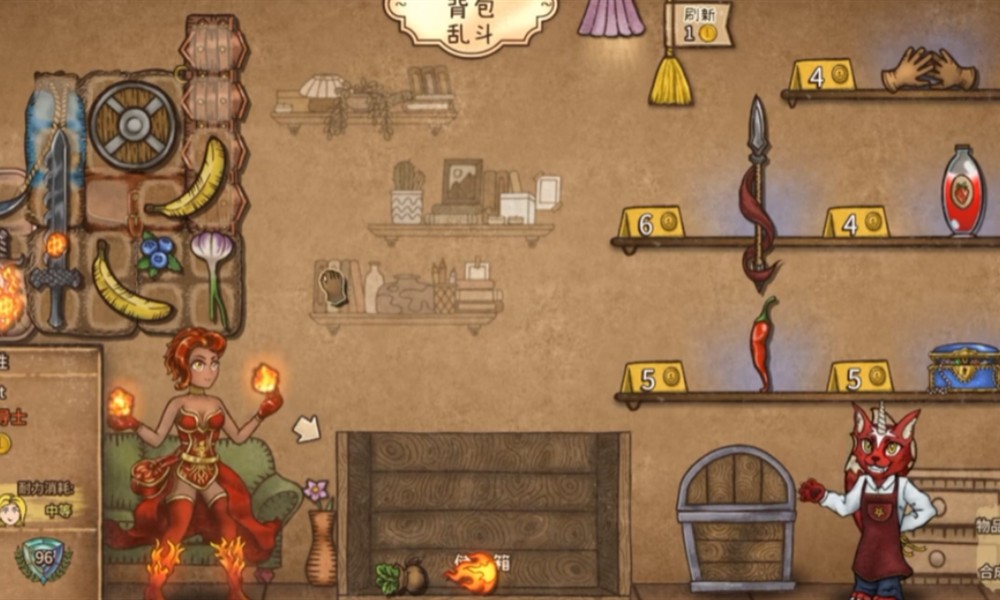The height and width of the screenshot is (600, 1000).
Task: Select the round wooden shield in backpack
Action: [x=134, y=126]
